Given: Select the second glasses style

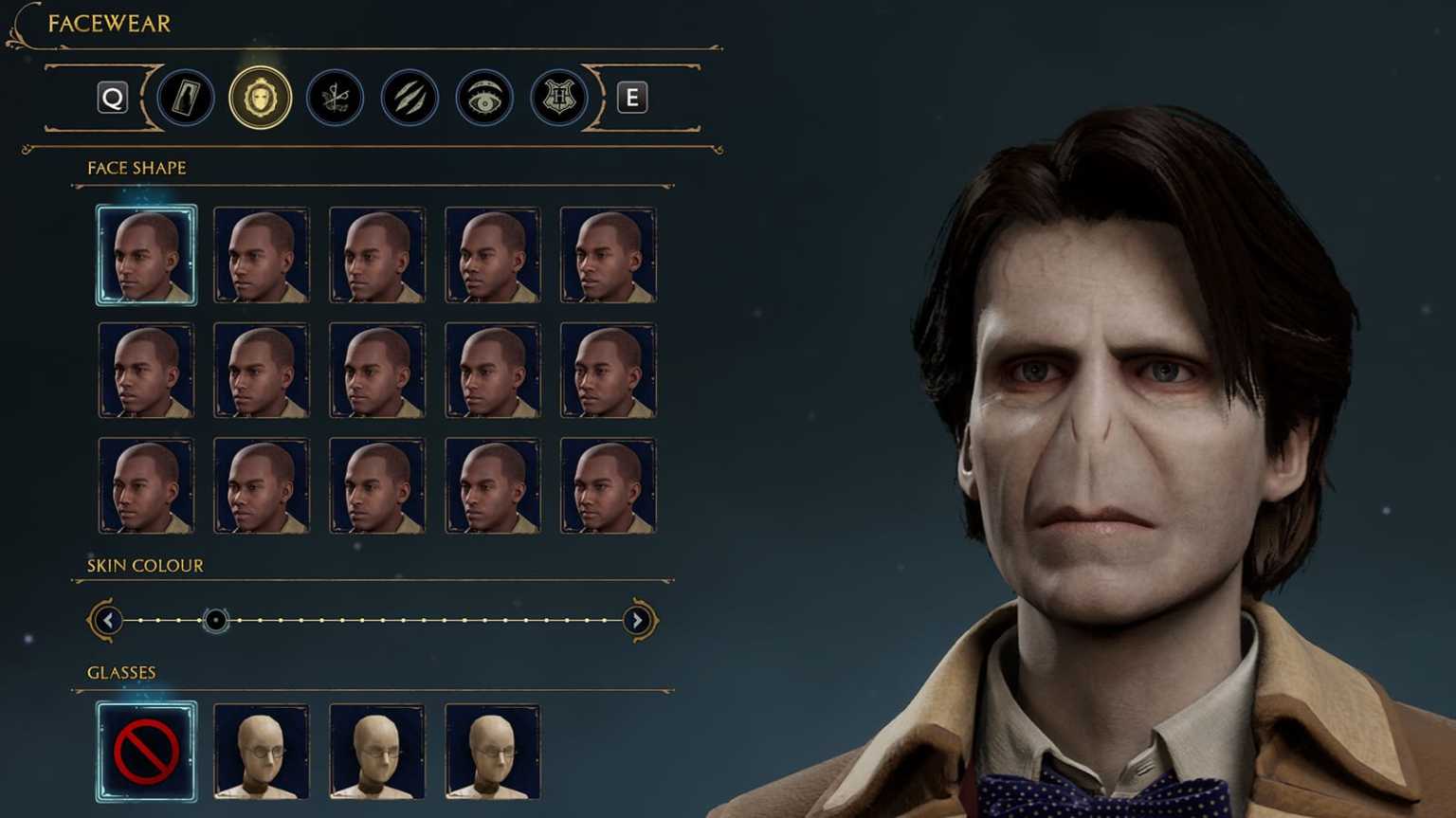Looking at the screenshot, I should pos(376,749).
